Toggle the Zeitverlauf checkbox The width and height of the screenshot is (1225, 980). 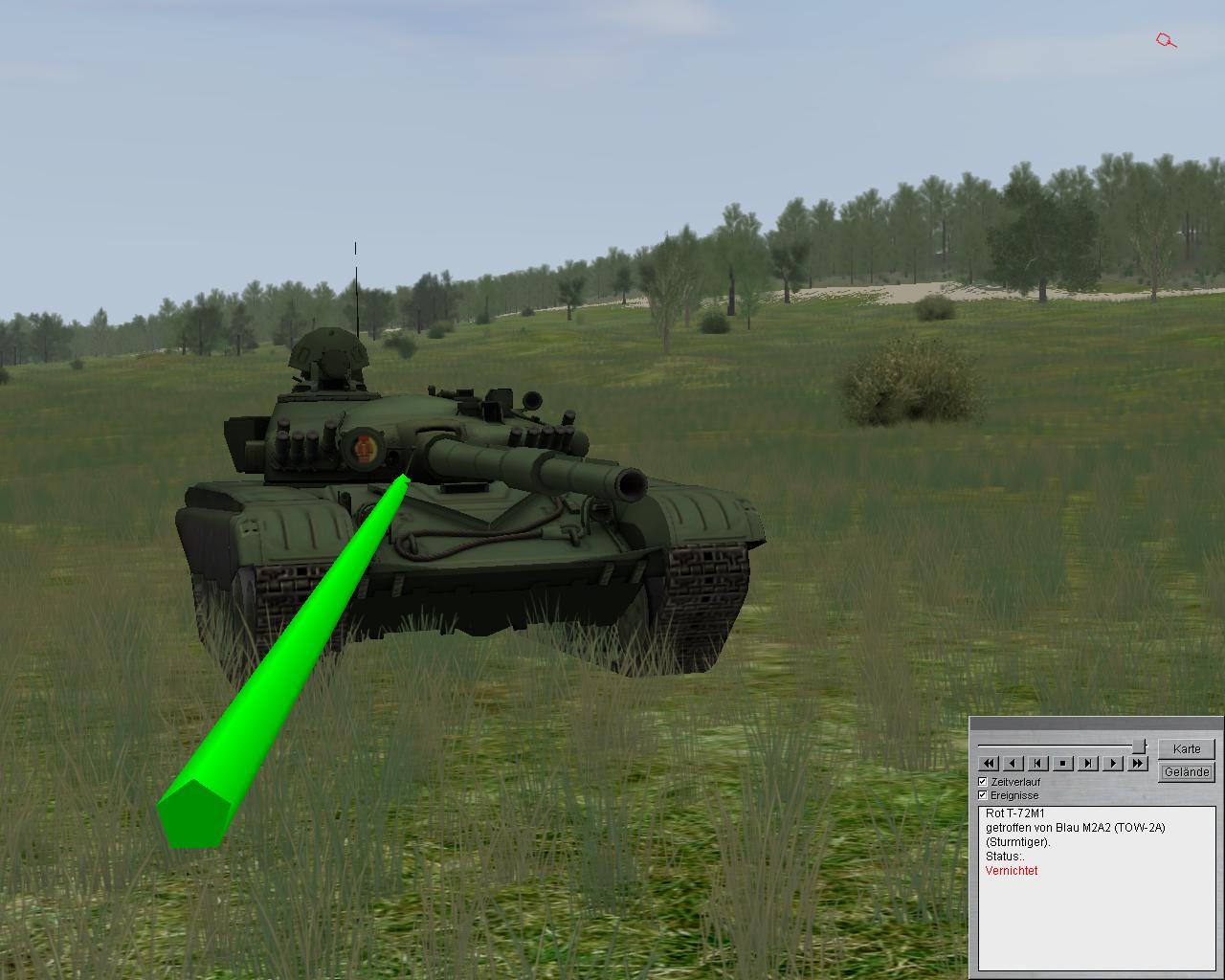coord(983,782)
